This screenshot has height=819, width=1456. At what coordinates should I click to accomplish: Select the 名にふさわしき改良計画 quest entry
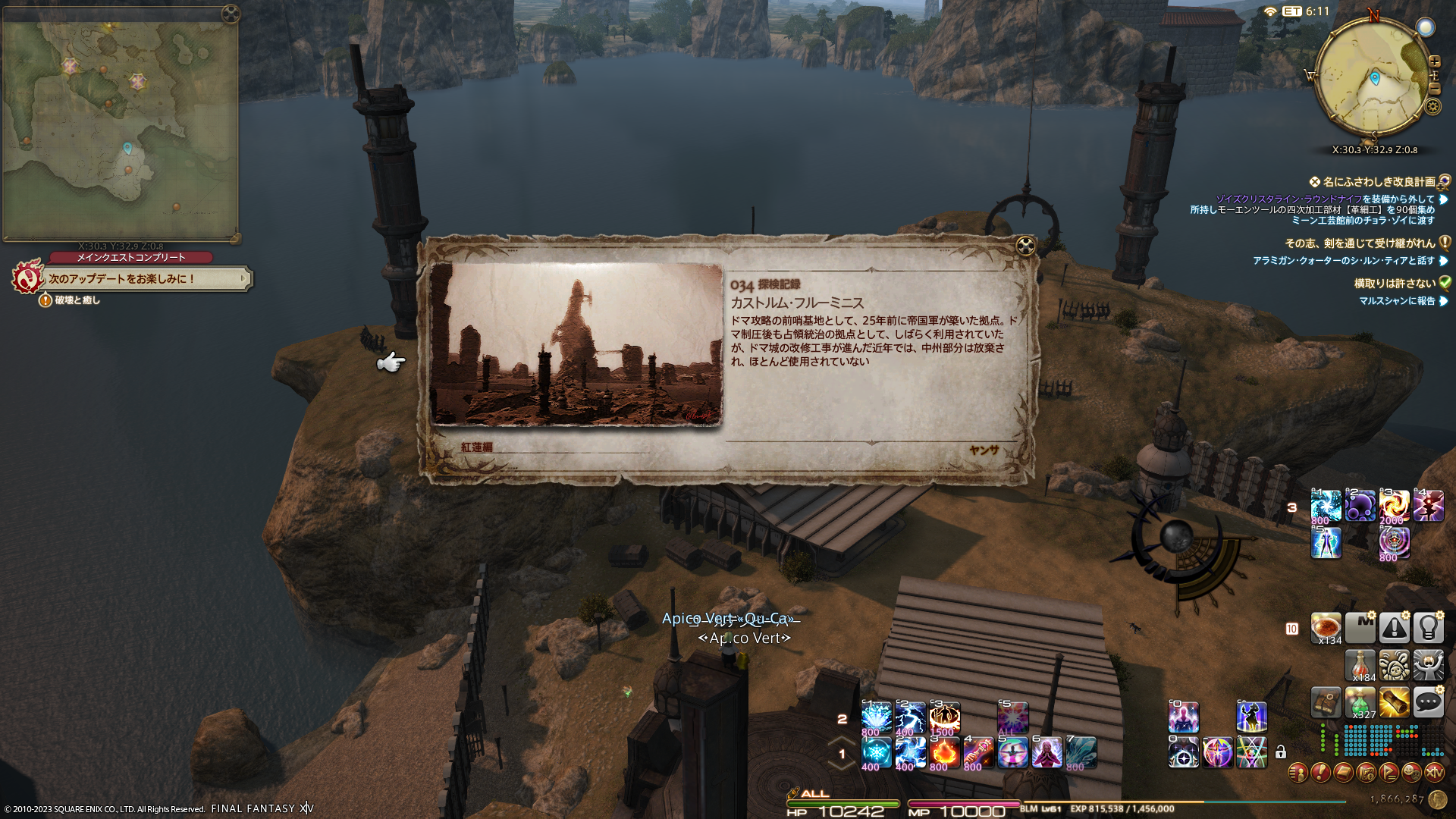(x=1379, y=182)
